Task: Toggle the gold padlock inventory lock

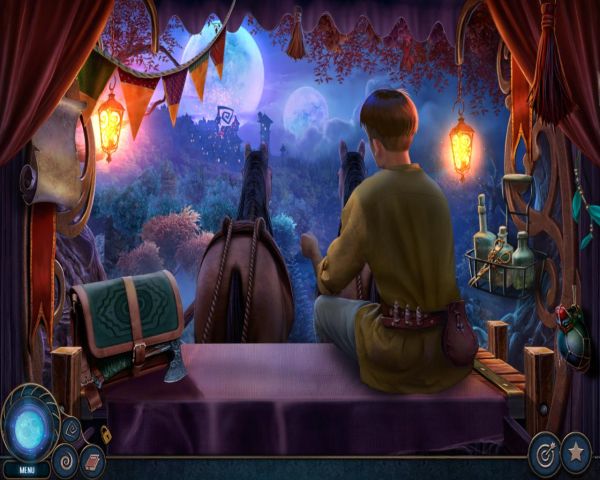Action: (104, 435)
